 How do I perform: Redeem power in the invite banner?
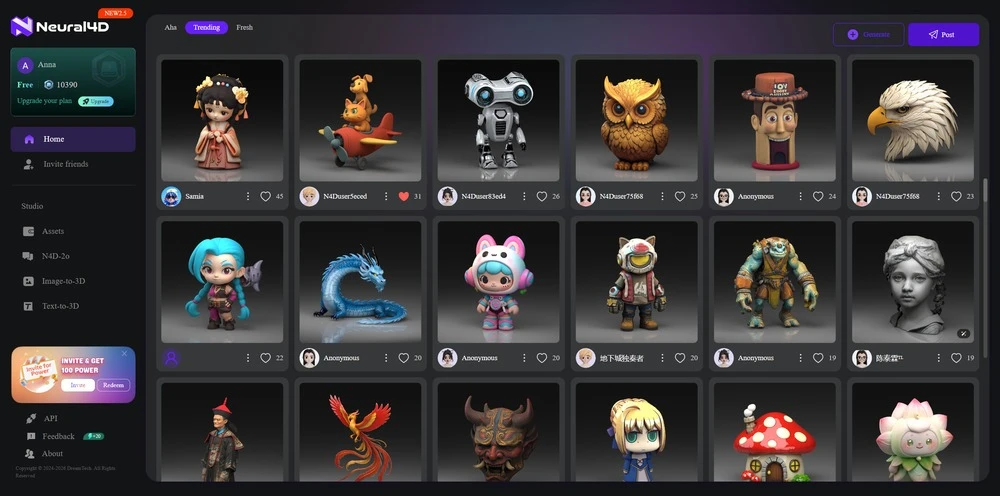click(113, 385)
